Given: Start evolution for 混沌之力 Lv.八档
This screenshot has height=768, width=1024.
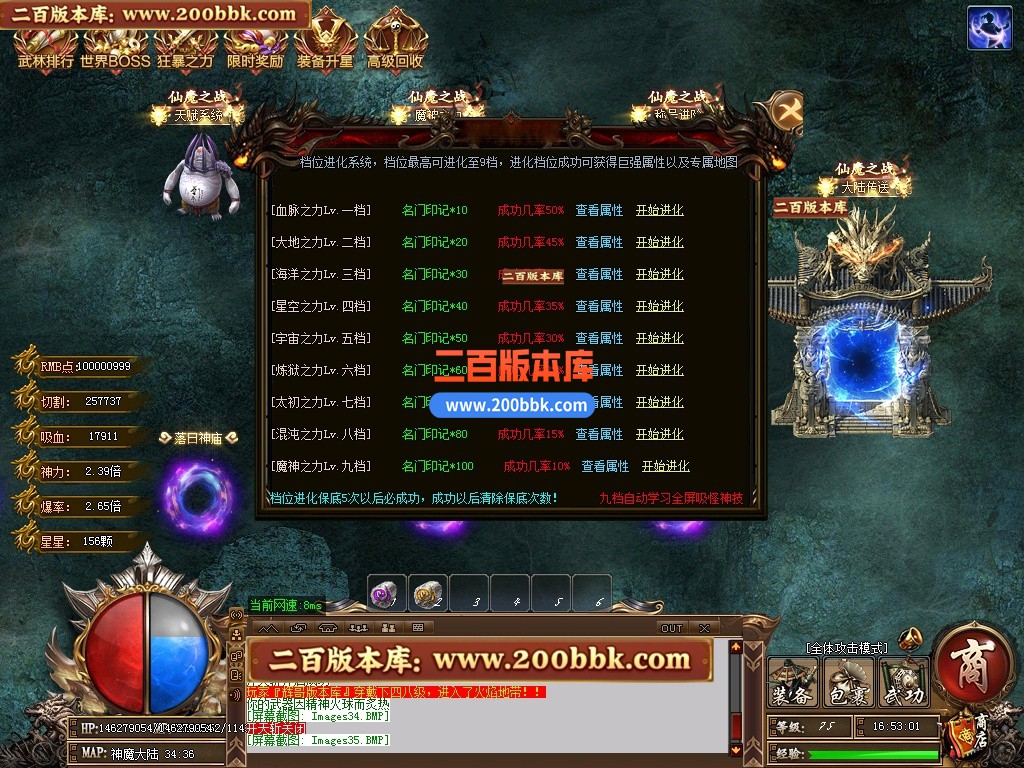Looking at the screenshot, I should click(660, 435).
